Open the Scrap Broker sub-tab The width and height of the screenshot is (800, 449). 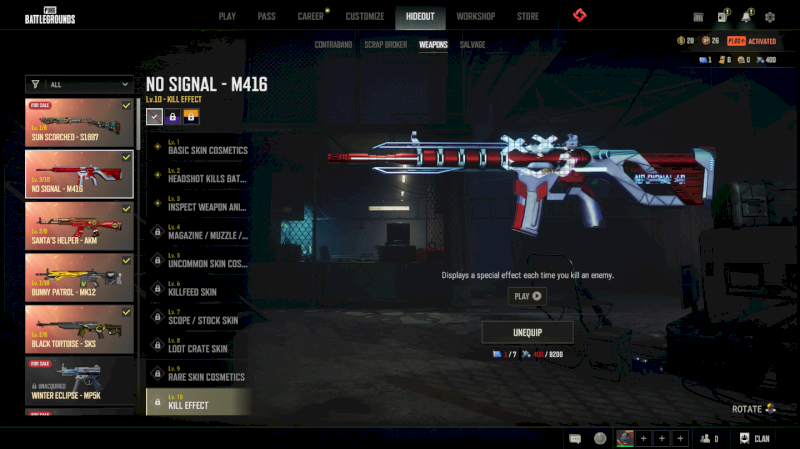point(385,45)
